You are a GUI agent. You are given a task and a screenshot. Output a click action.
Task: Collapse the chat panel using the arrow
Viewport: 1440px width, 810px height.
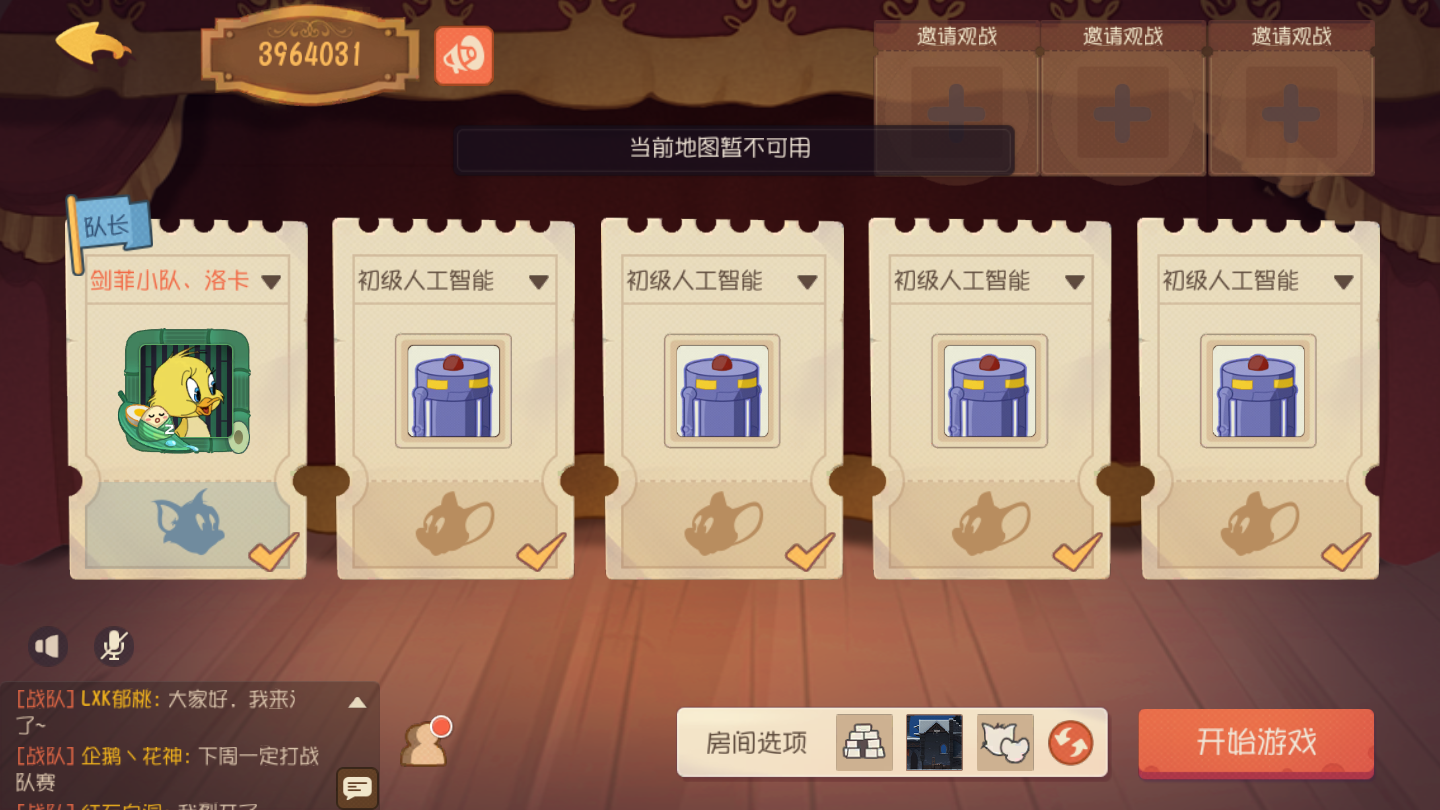pyautogui.click(x=357, y=700)
